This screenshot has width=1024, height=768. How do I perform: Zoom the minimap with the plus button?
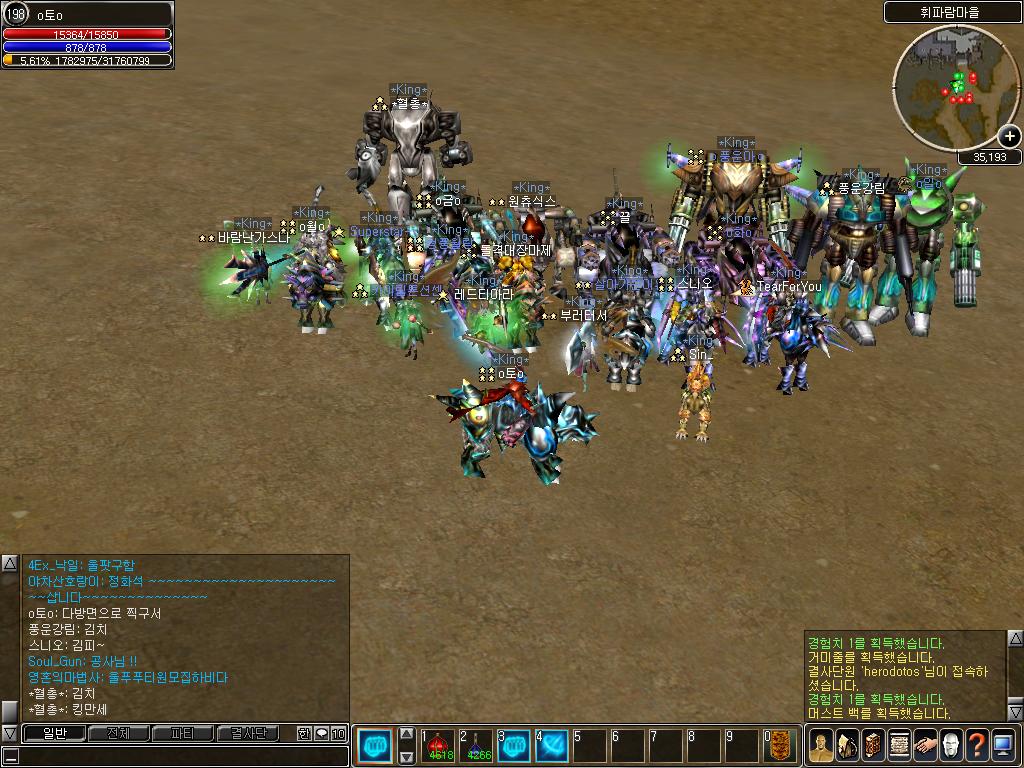(x=1009, y=137)
